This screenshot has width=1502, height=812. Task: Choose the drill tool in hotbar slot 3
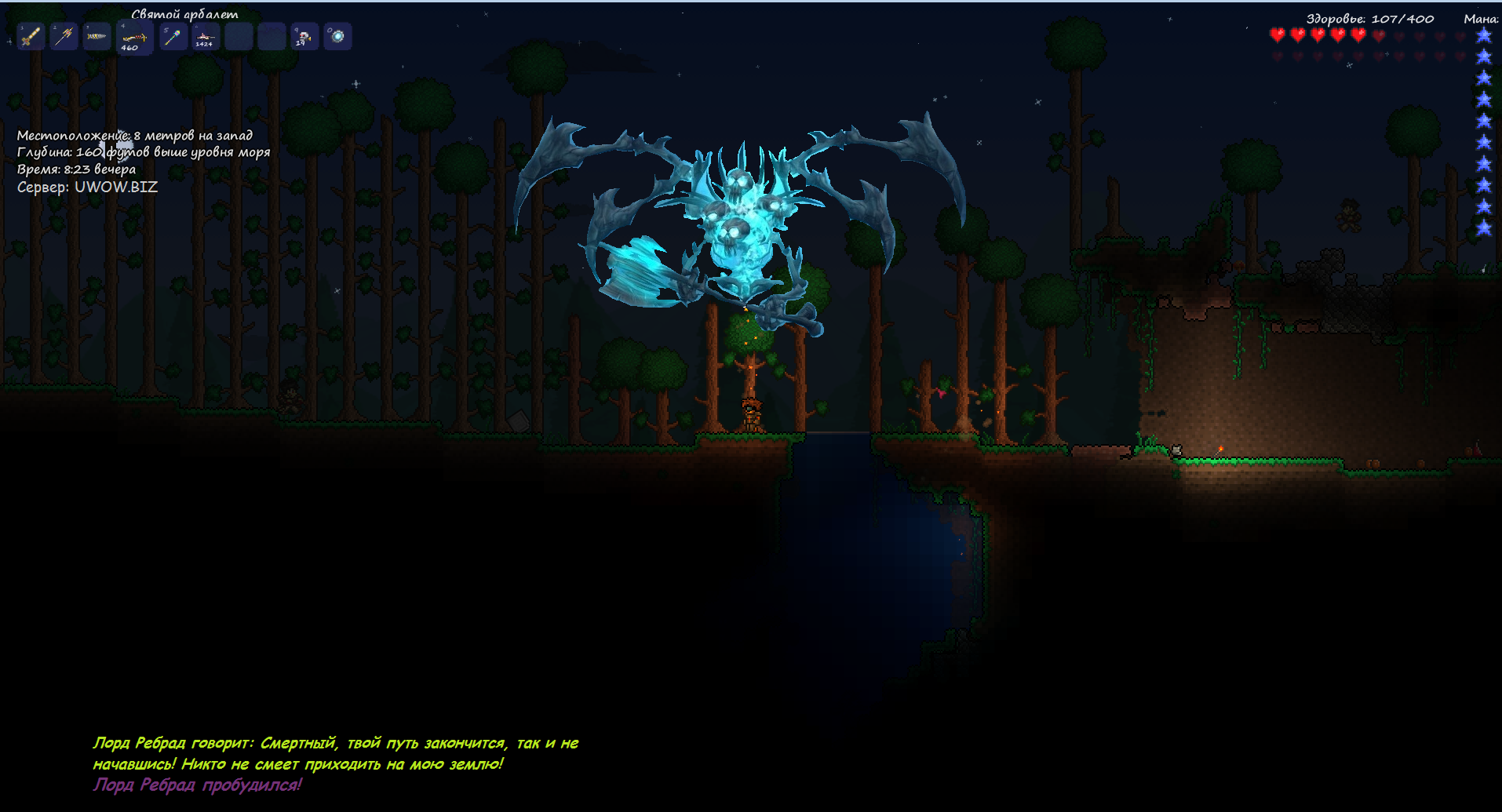(x=97, y=36)
